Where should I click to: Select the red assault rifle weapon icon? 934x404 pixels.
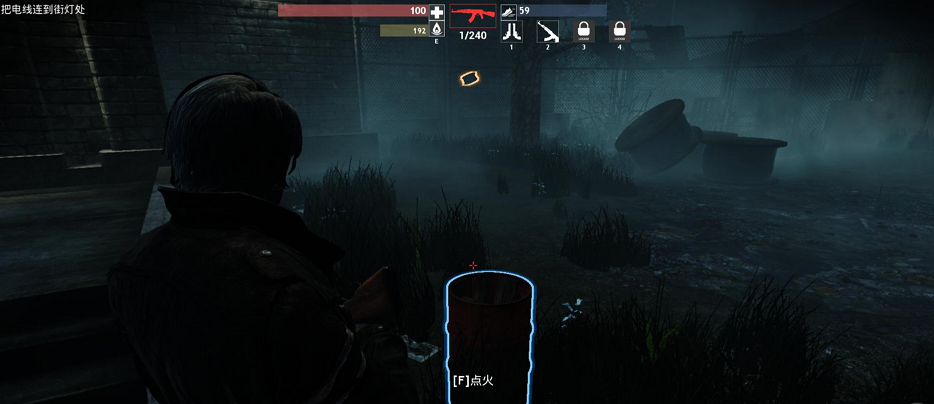click(x=472, y=17)
